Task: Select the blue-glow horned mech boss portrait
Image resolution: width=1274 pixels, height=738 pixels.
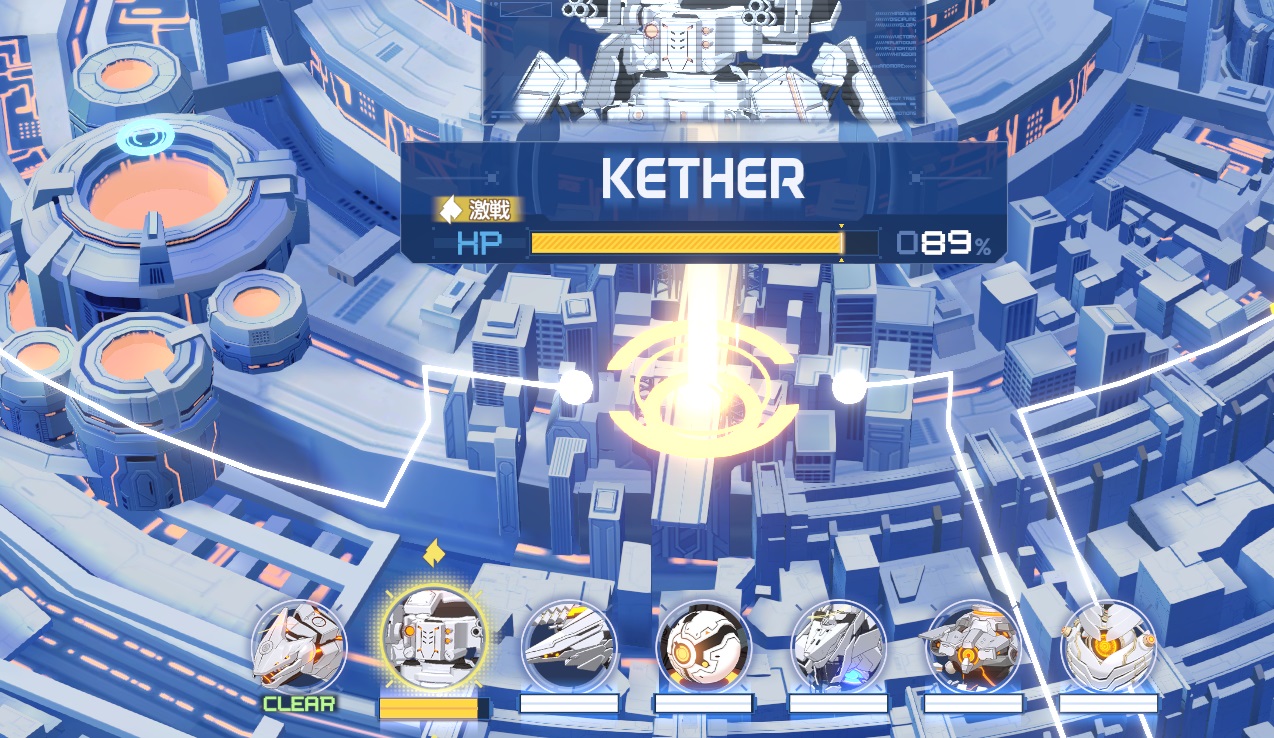Action: (838, 646)
